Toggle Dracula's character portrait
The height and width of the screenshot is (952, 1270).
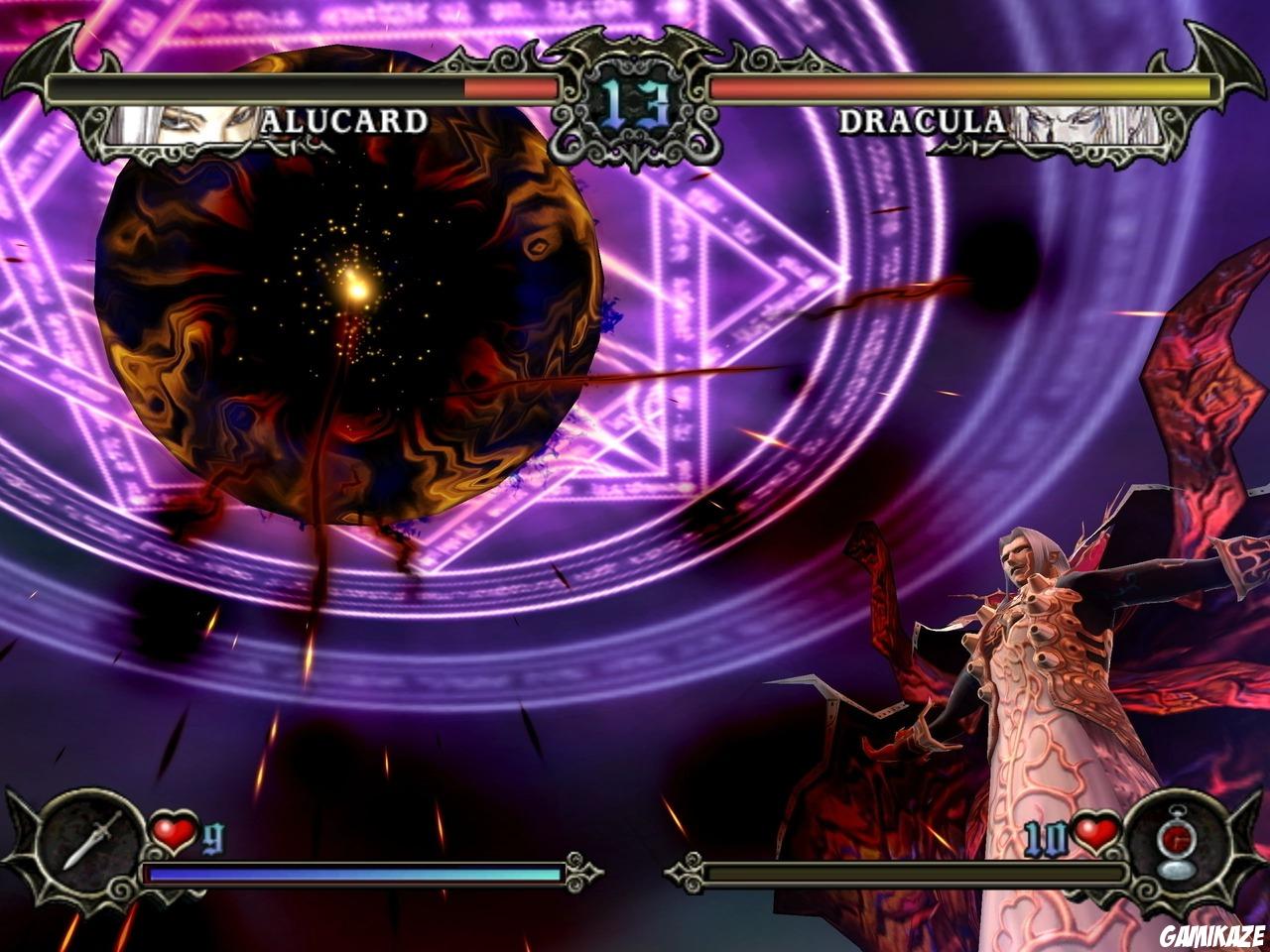click(1081, 124)
